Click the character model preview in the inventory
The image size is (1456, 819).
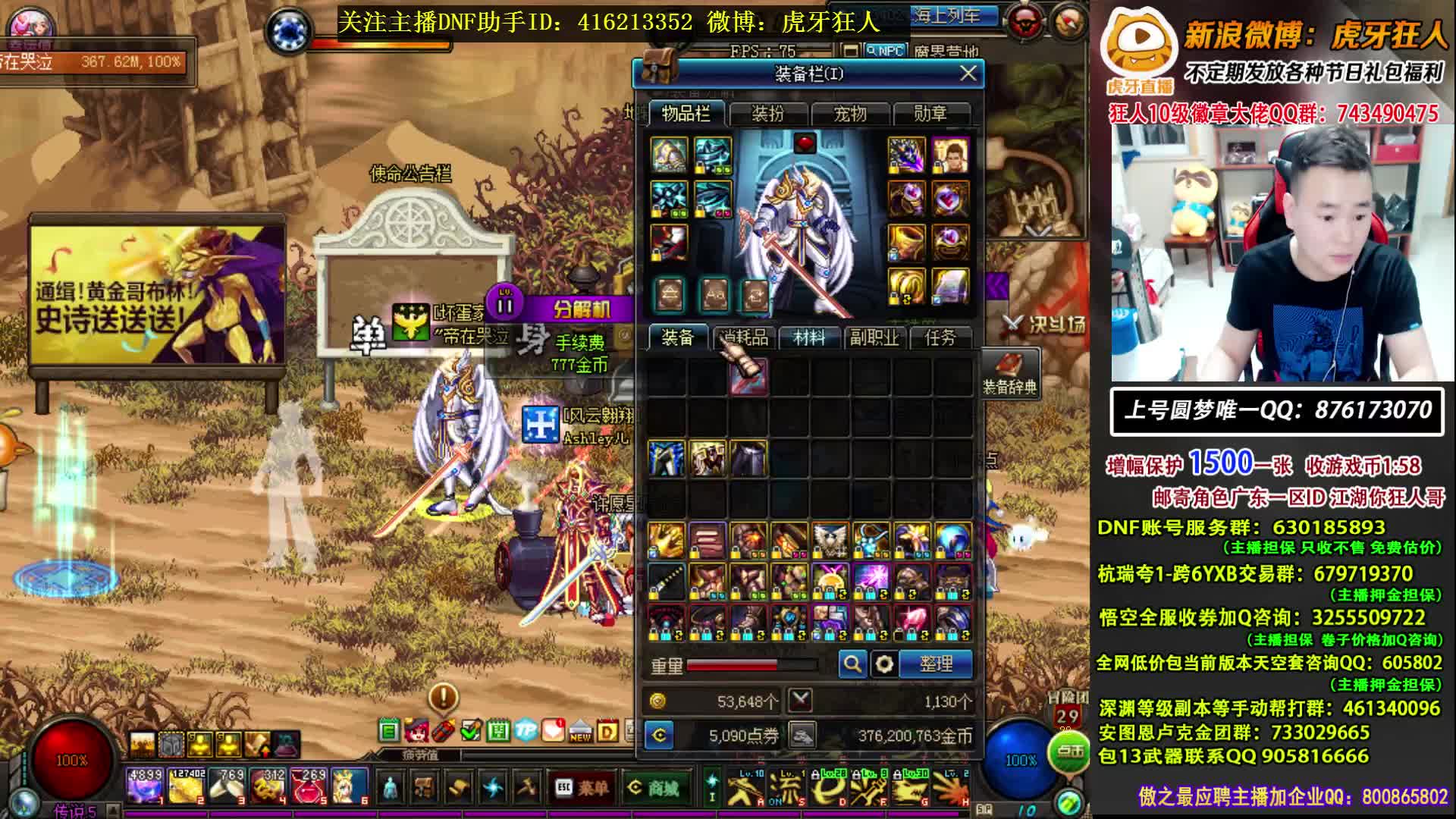pos(804,227)
